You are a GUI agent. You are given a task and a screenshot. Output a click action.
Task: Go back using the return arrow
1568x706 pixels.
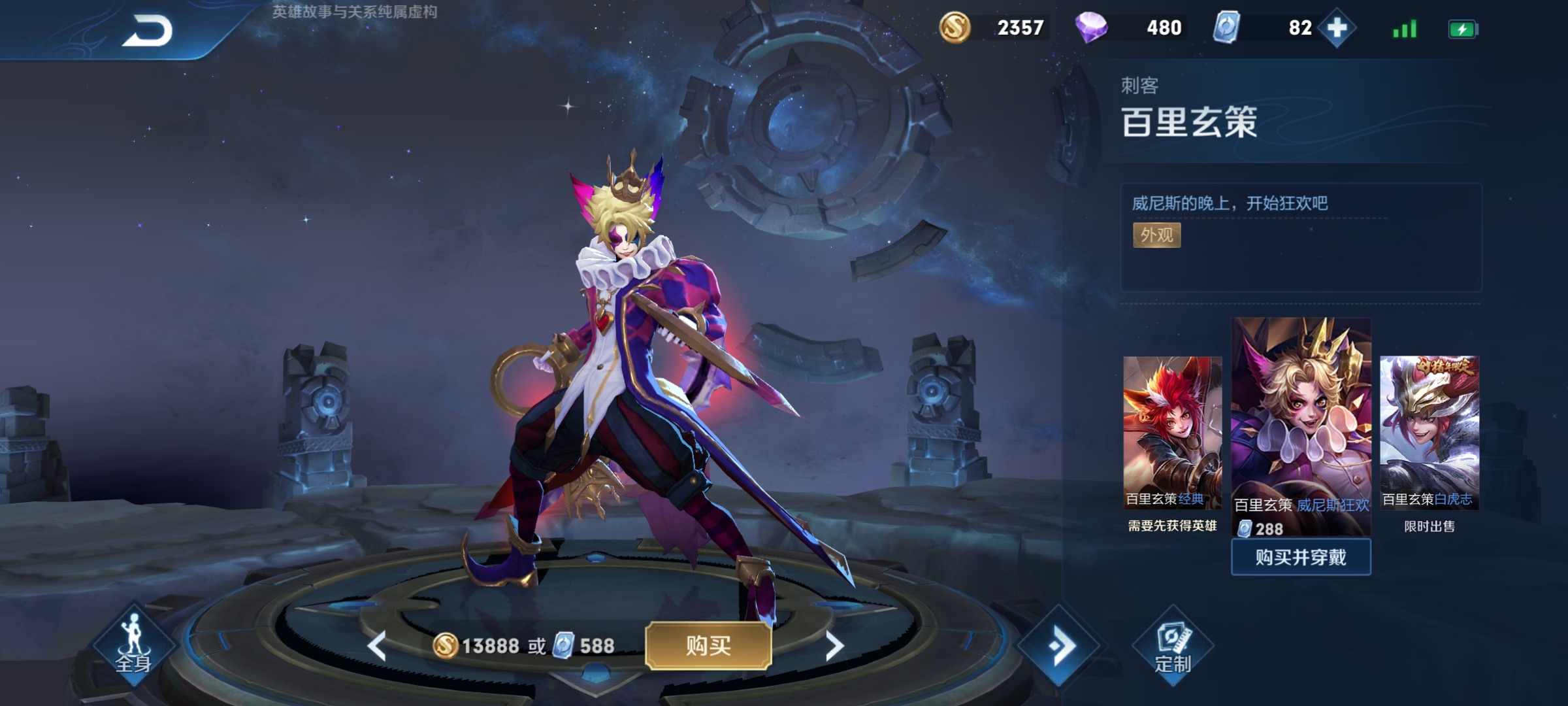pyautogui.click(x=147, y=31)
